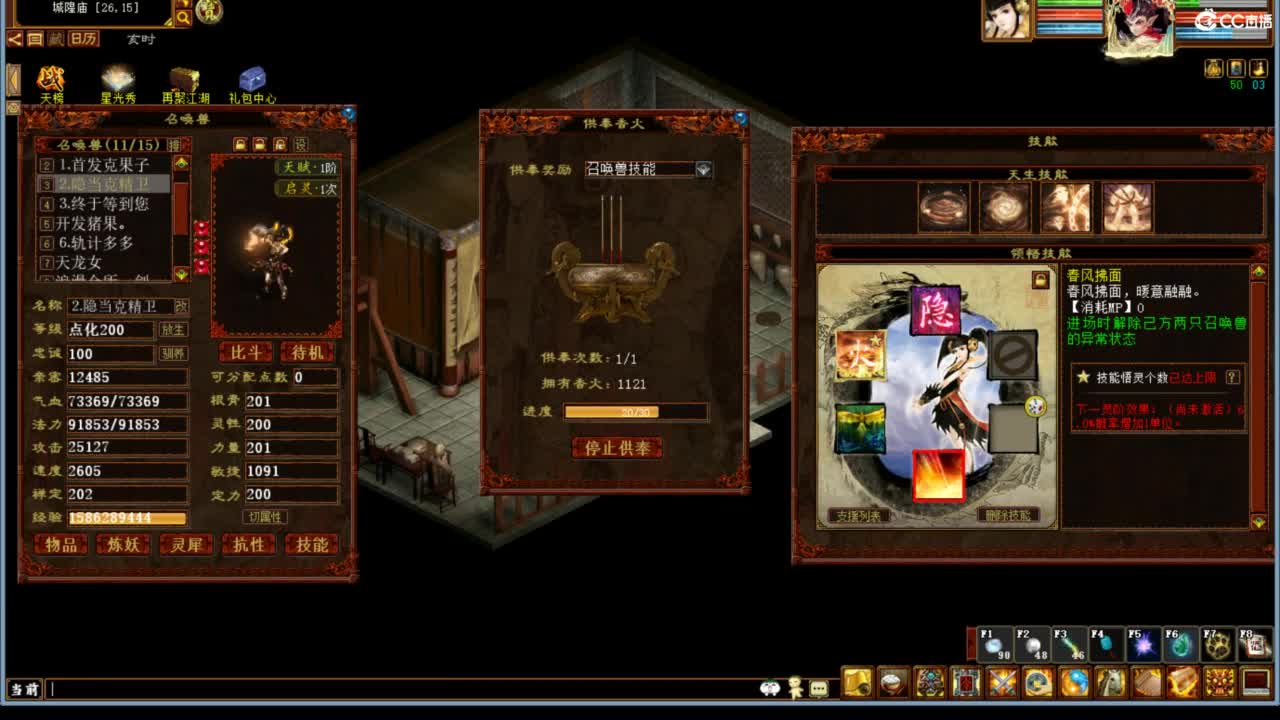Expand the 天赋·1阶 talent section arrow
The height and width of the screenshot is (720, 1280).
point(278,168)
